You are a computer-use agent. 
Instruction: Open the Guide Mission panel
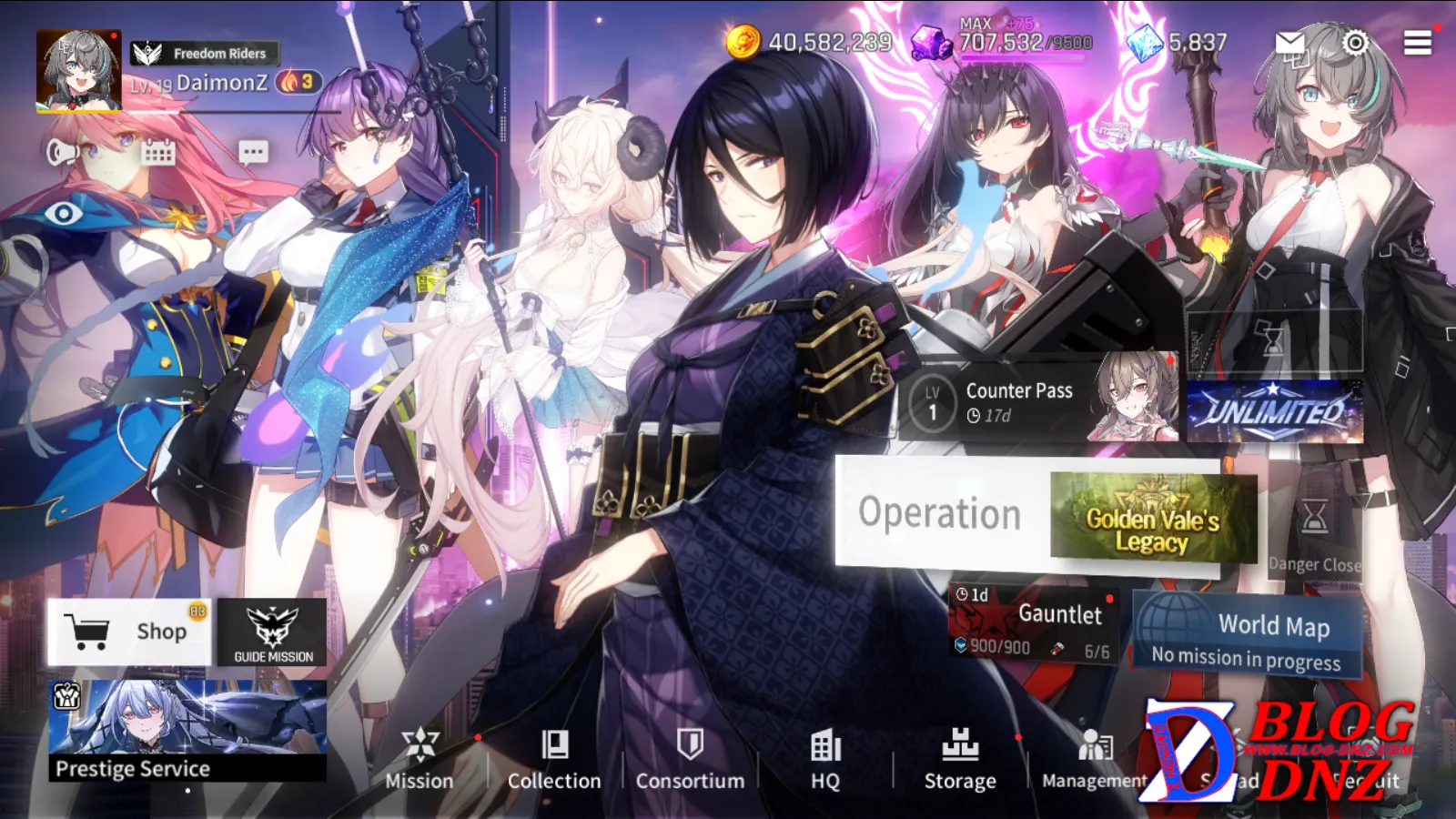[272, 632]
